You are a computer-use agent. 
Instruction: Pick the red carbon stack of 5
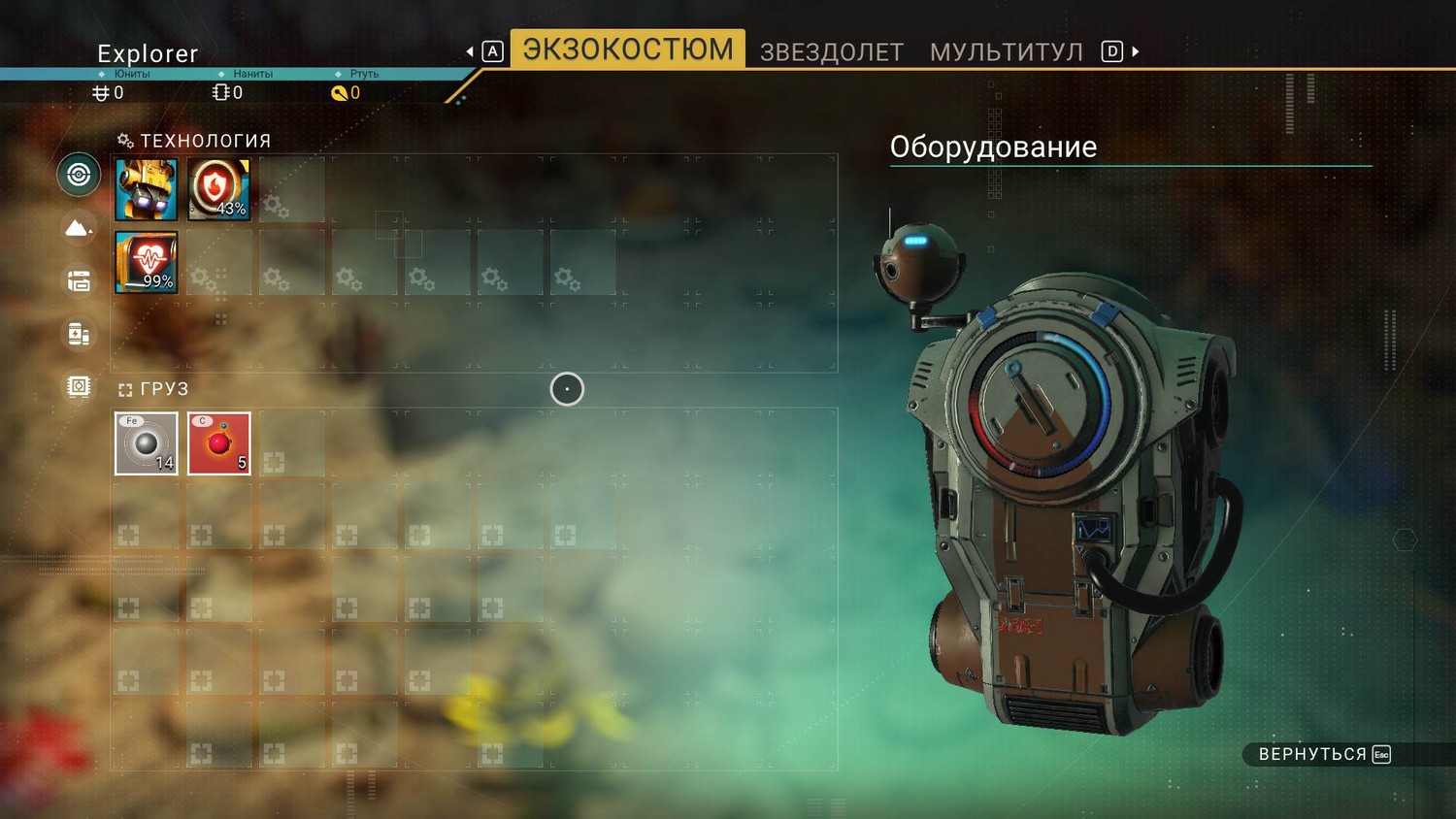(x=219, y=443)
